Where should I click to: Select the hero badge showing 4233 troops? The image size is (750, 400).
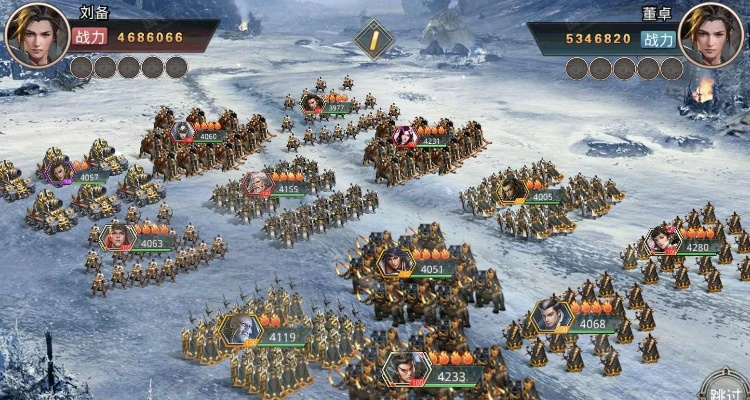(x=406, y=369)
